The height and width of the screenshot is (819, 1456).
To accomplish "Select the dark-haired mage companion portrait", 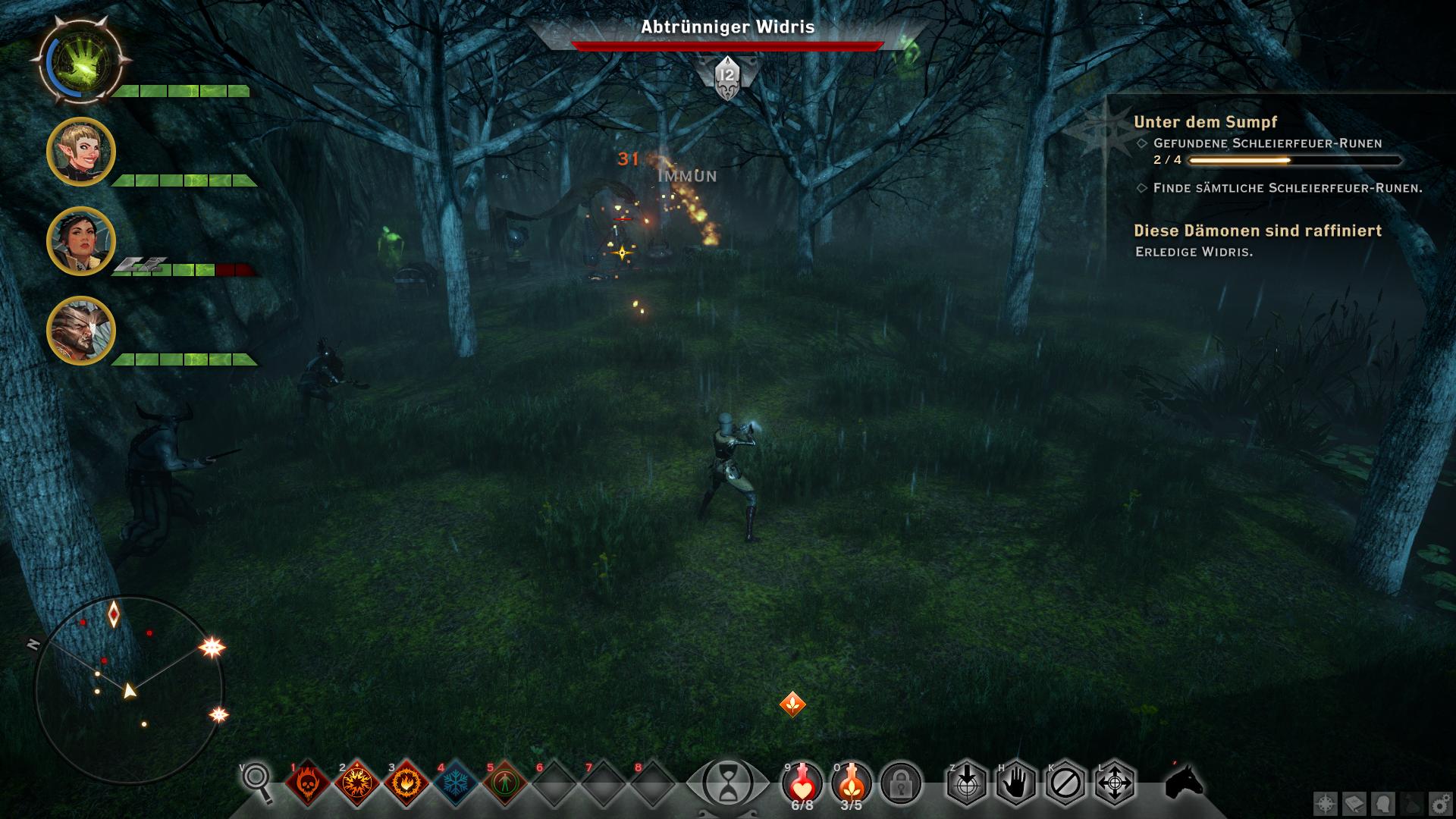I will coord(81,241).
